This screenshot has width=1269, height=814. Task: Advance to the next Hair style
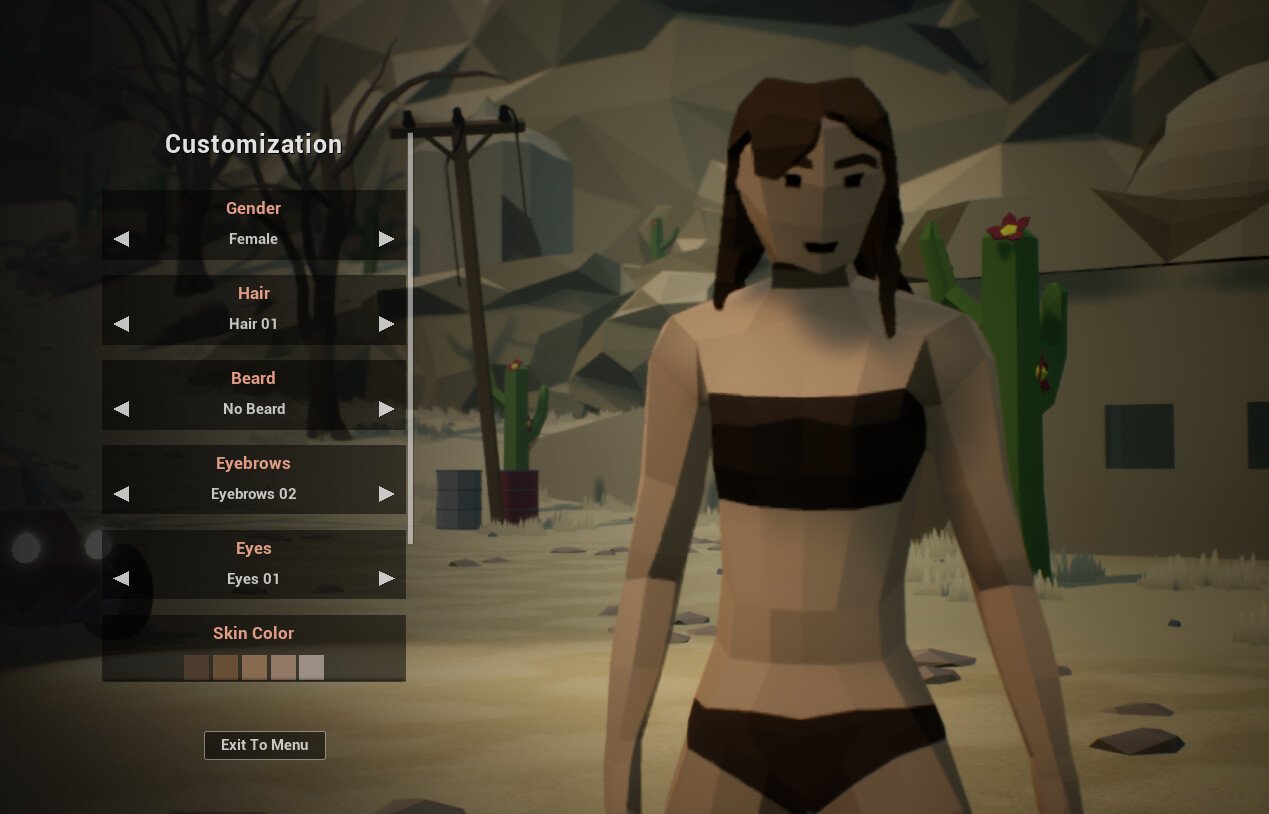pos(386,324)
